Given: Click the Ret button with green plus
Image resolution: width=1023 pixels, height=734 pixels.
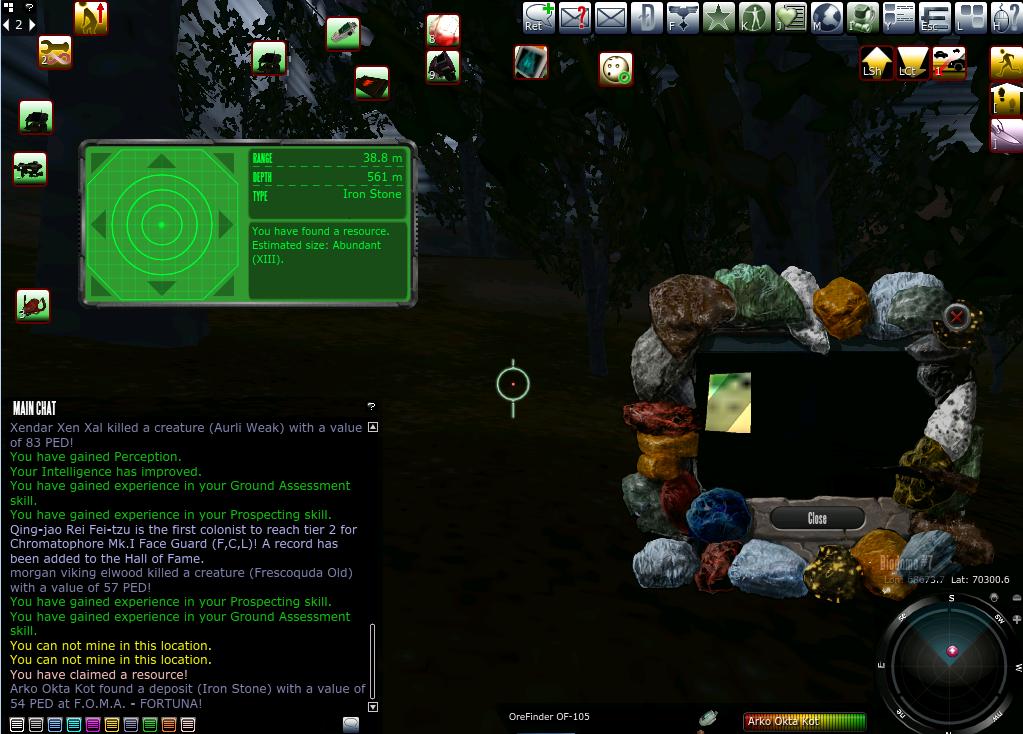Looking at the screenshot, I should pos(538,18).
